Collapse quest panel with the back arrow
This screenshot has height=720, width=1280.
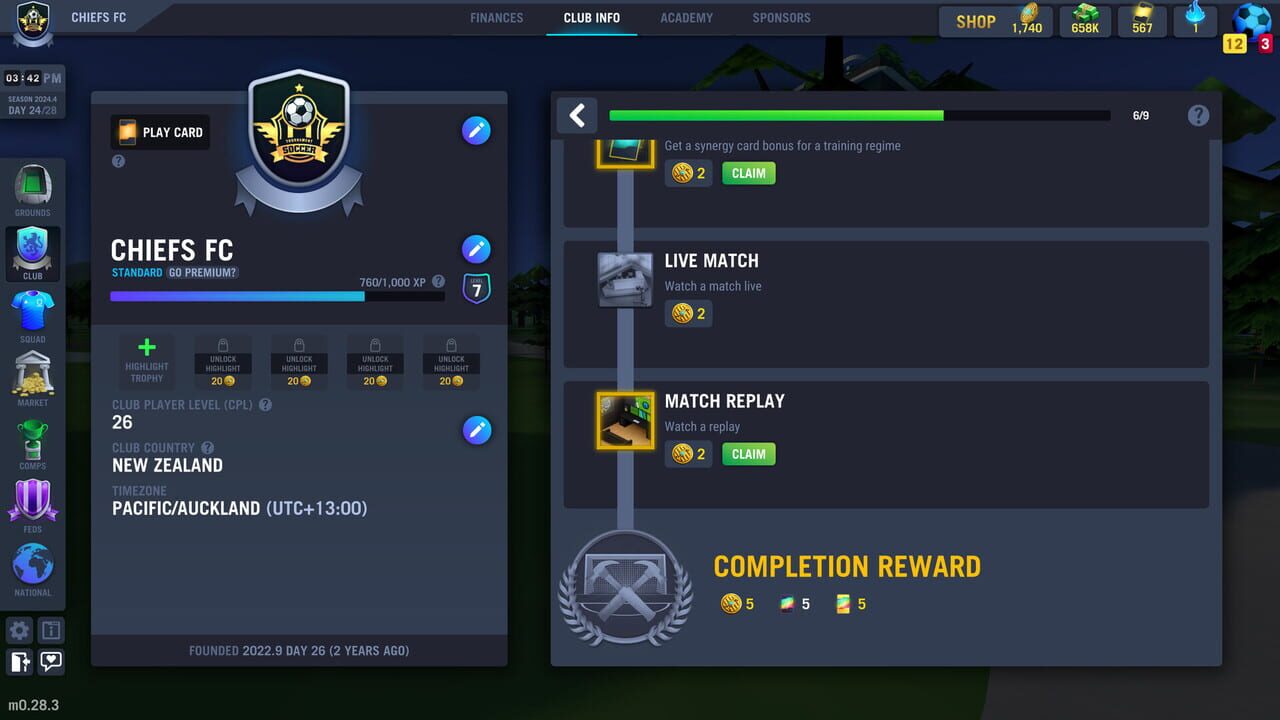pyautogui.click(x=576, y=115)
